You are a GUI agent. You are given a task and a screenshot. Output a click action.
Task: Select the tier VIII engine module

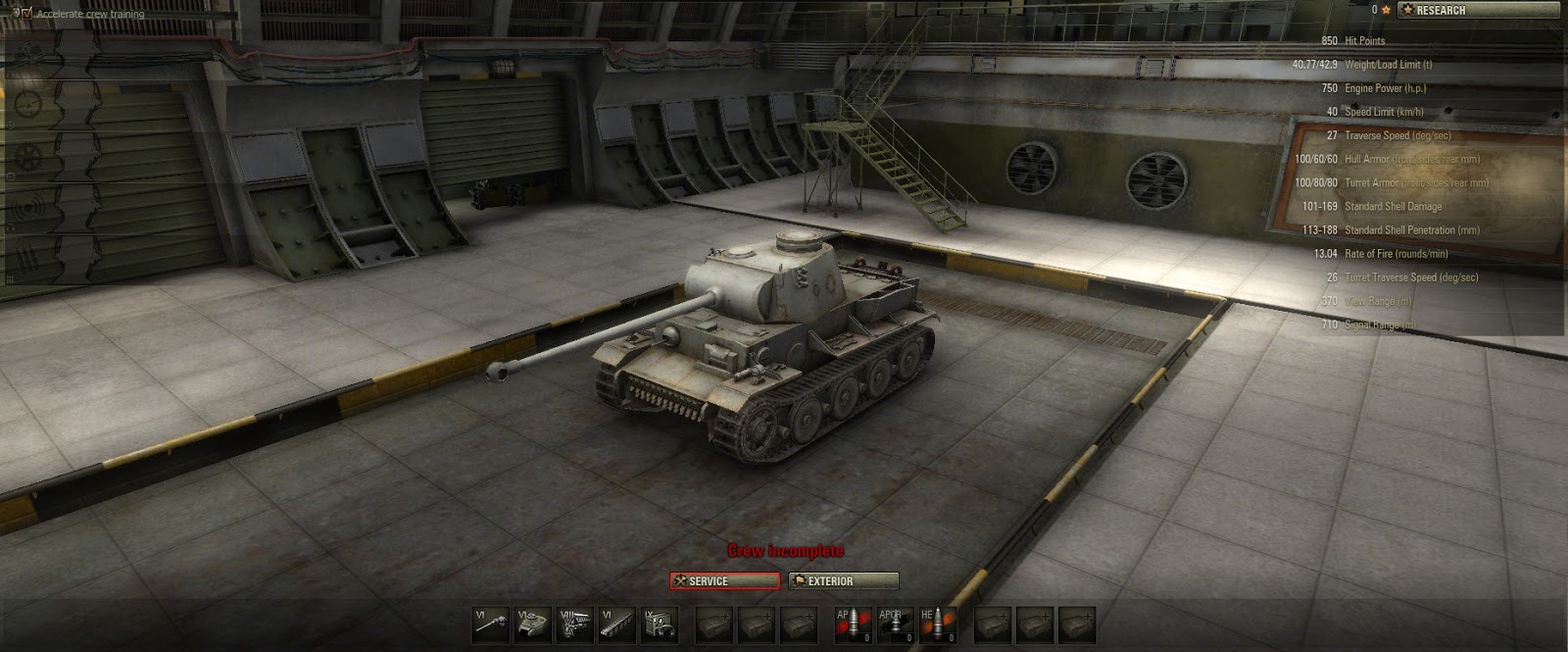[x=575, y=625]
